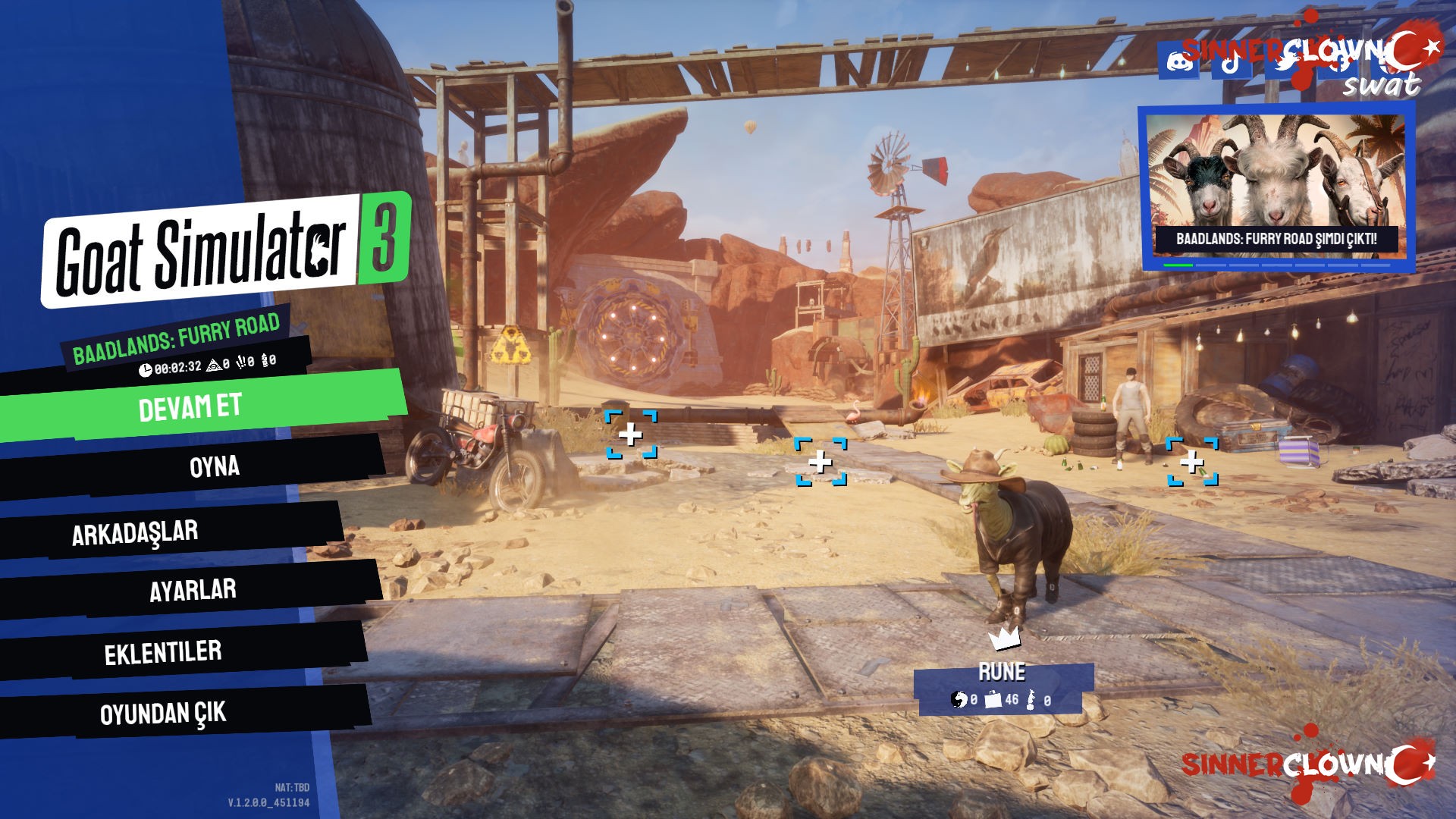Go to the EKLENTİLER add-ons menu
This screenshot has width=1456, height=819.
pos(163,652)
